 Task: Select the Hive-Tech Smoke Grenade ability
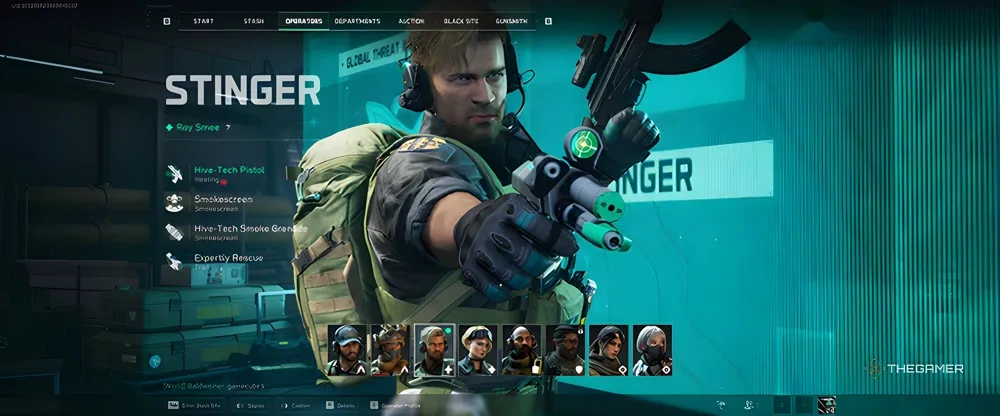pos(236,231)
